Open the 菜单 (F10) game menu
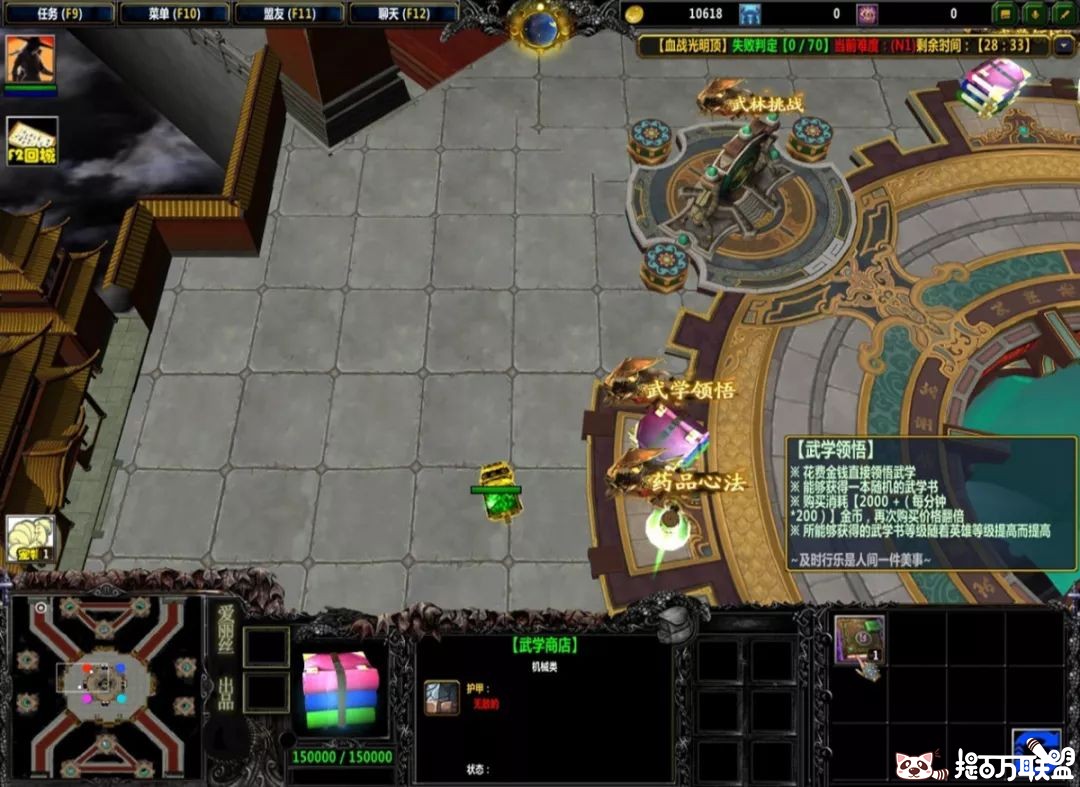The height and width of the screenshot is (787, 1080). (x=174, y=14)
